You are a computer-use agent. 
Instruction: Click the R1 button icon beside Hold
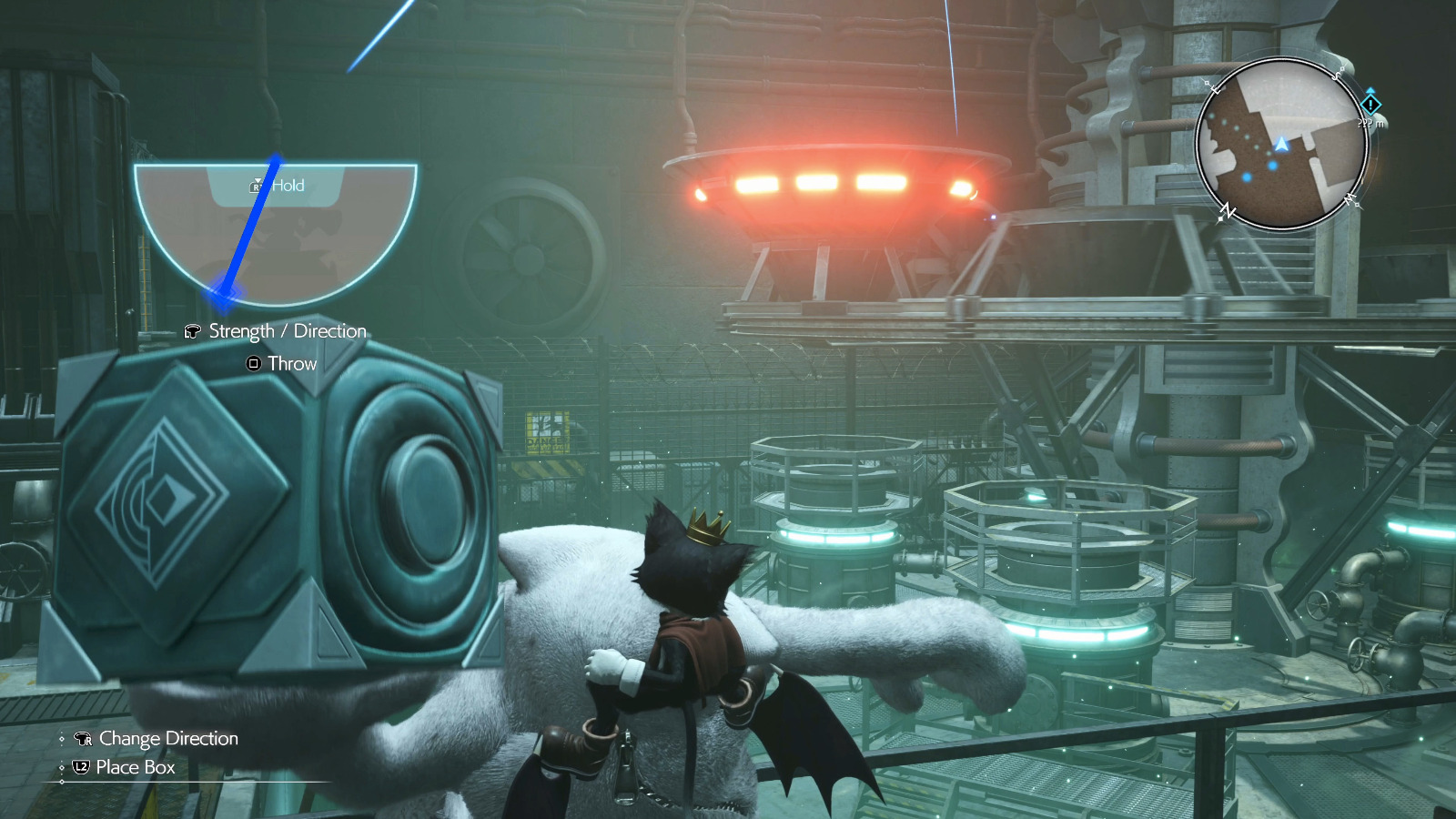tap(256, 187)
